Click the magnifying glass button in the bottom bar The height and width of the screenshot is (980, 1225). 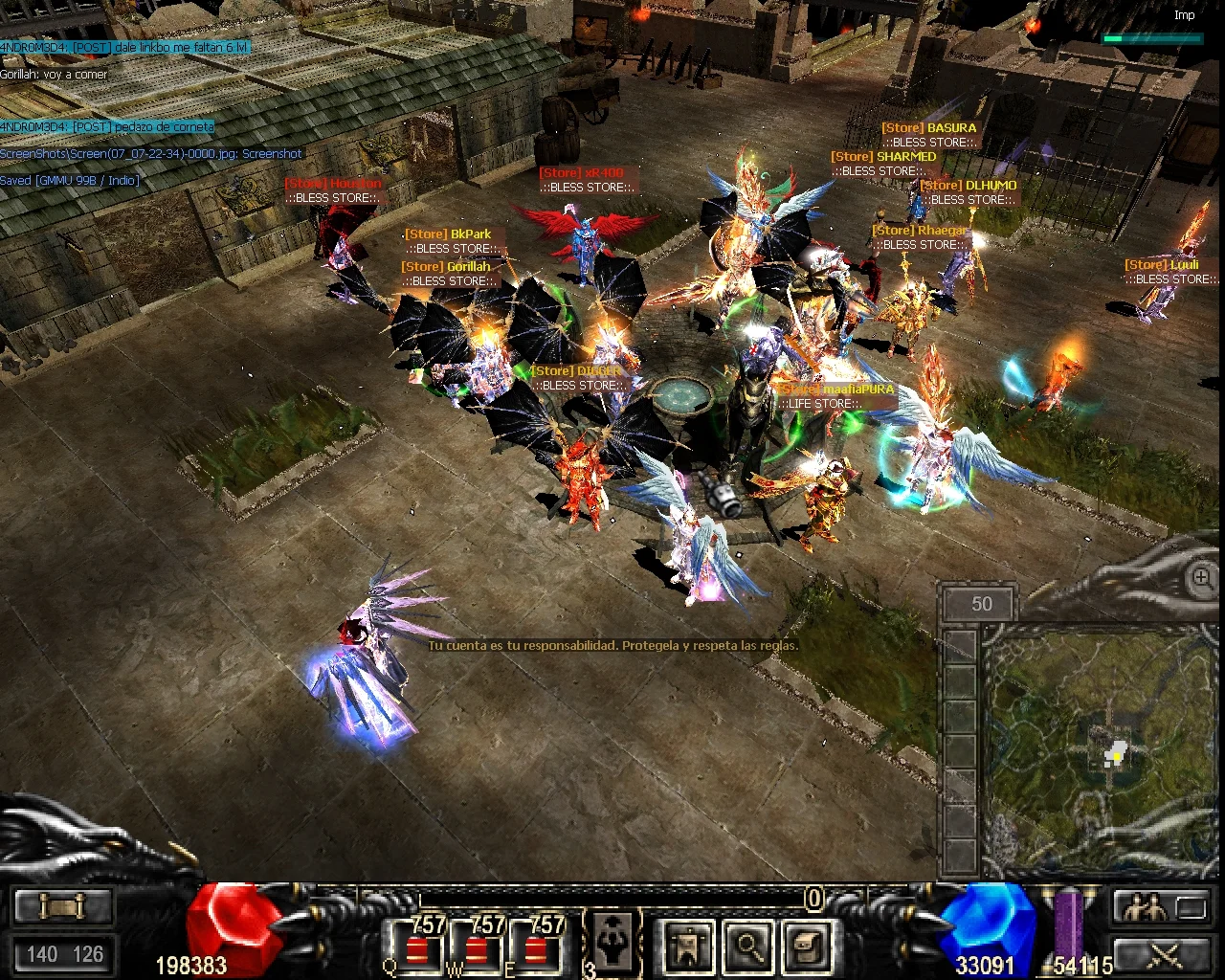(x=748, y=946)
